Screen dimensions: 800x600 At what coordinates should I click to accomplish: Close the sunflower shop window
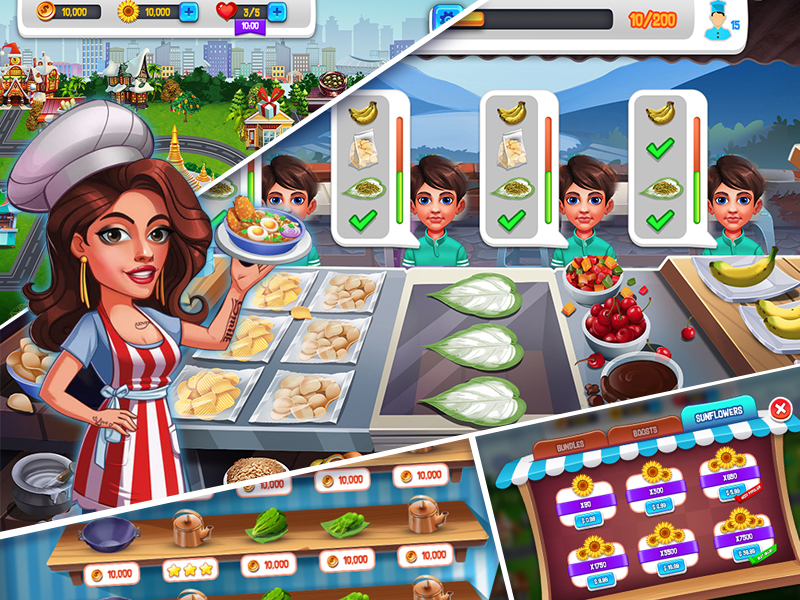[x=780, y=408]
